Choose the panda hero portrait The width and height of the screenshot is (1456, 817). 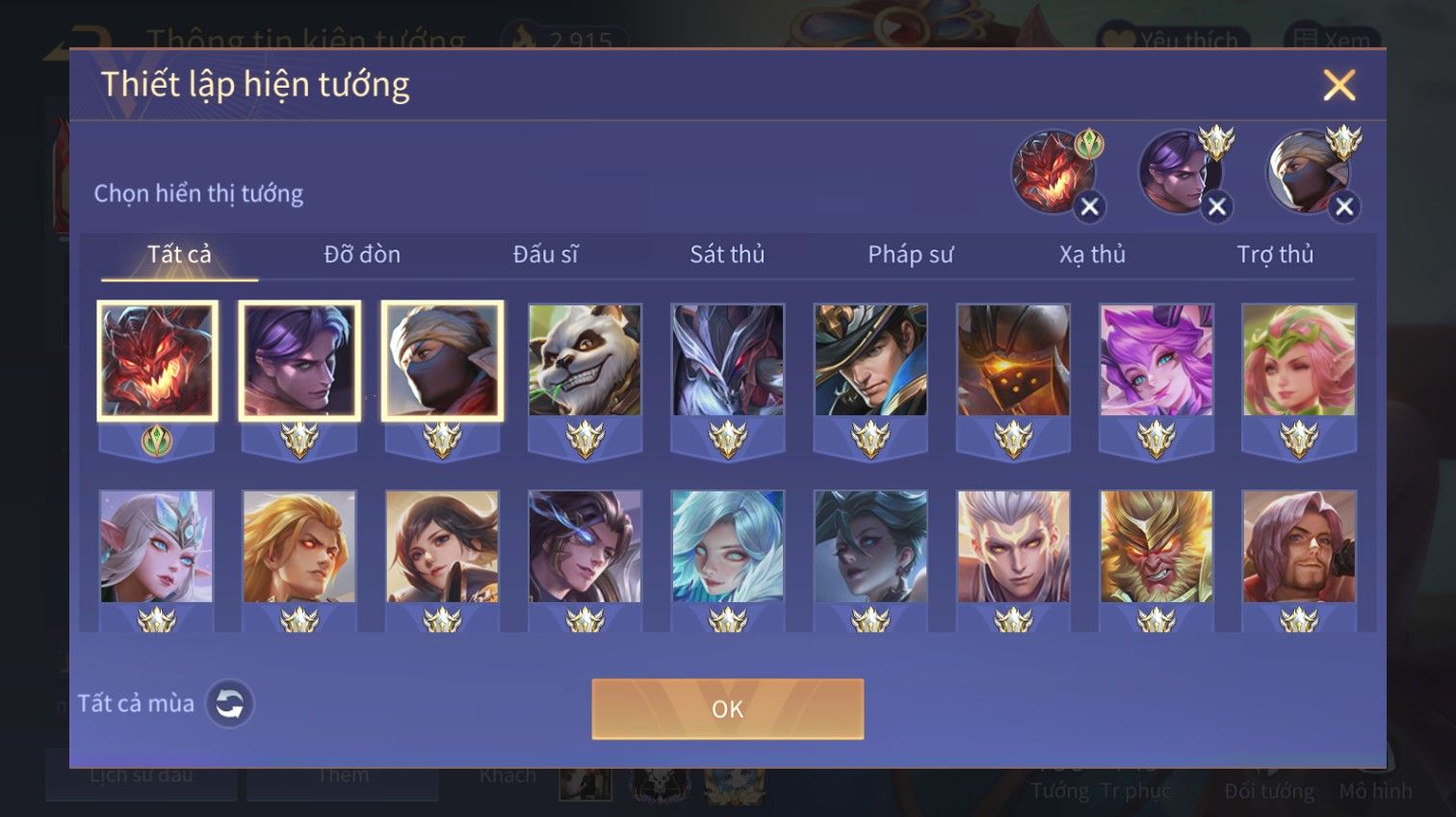point(585,360)
